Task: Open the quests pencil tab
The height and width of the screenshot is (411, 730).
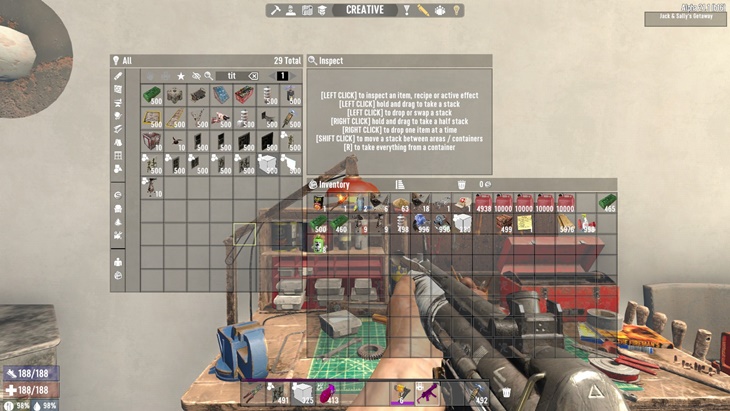Action: (x=423, y=10)
